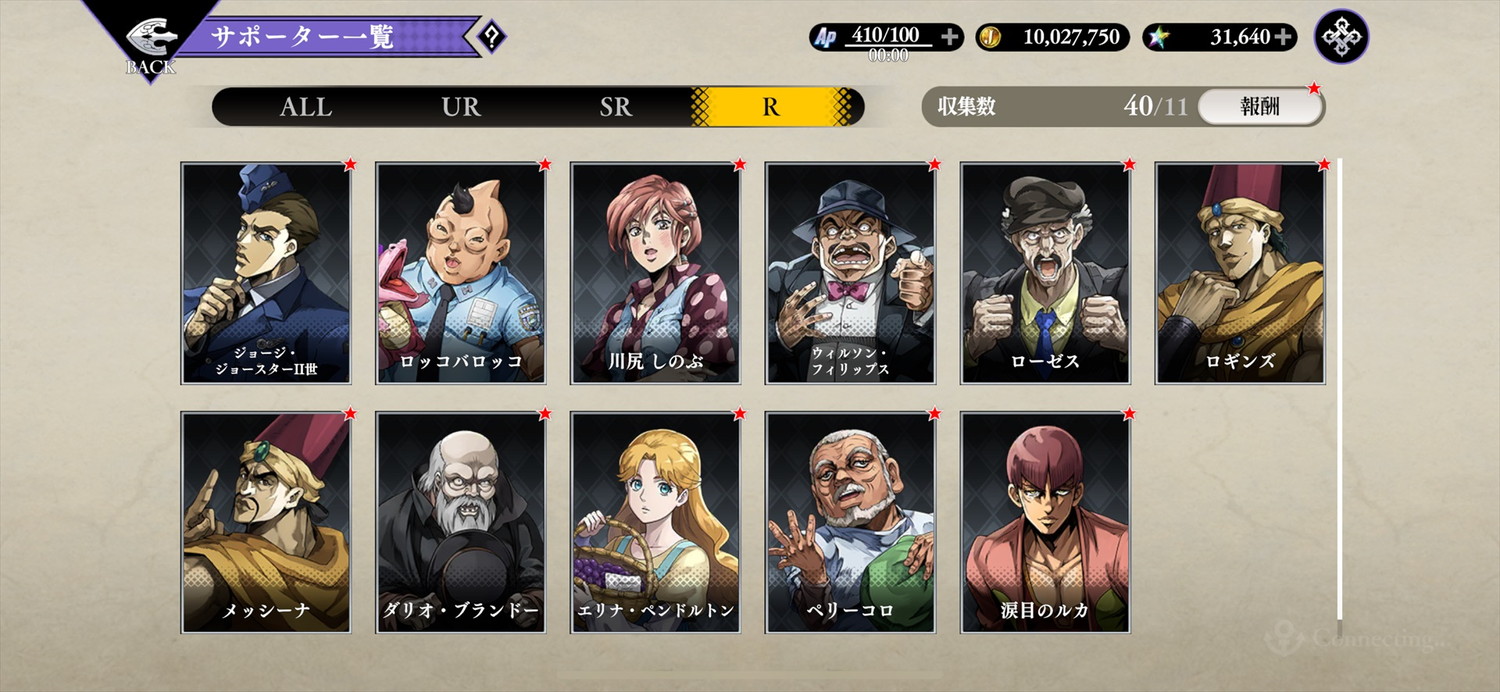The image size is (1500, 692).
Task: Open the help question mark icon
Action: 491,38
